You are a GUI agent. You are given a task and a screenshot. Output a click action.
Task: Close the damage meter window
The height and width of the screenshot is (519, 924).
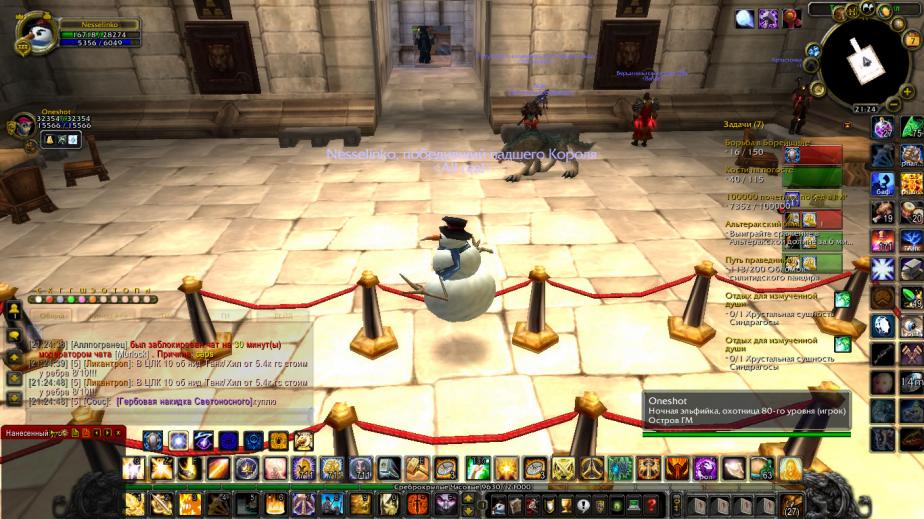tap(118, 433)
